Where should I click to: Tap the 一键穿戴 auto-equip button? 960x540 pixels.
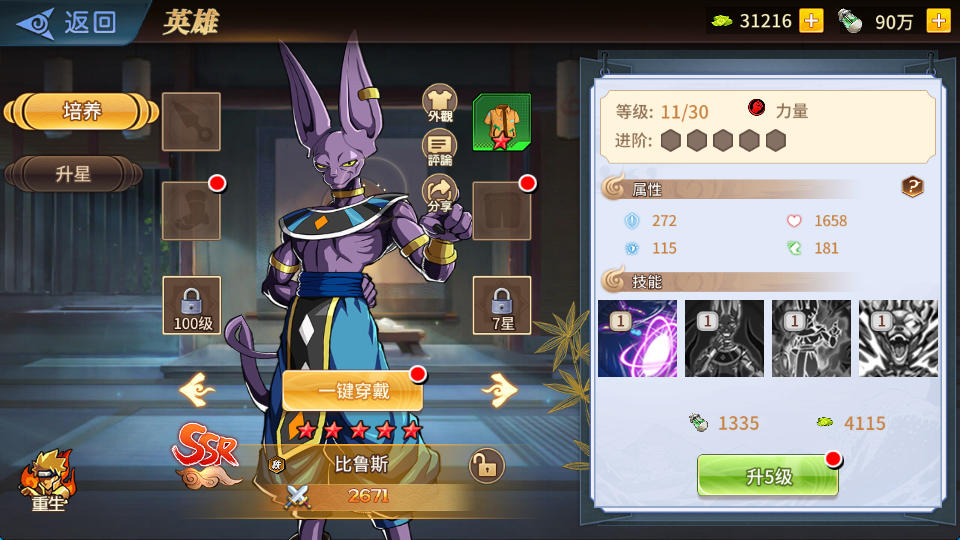[353, 391]
